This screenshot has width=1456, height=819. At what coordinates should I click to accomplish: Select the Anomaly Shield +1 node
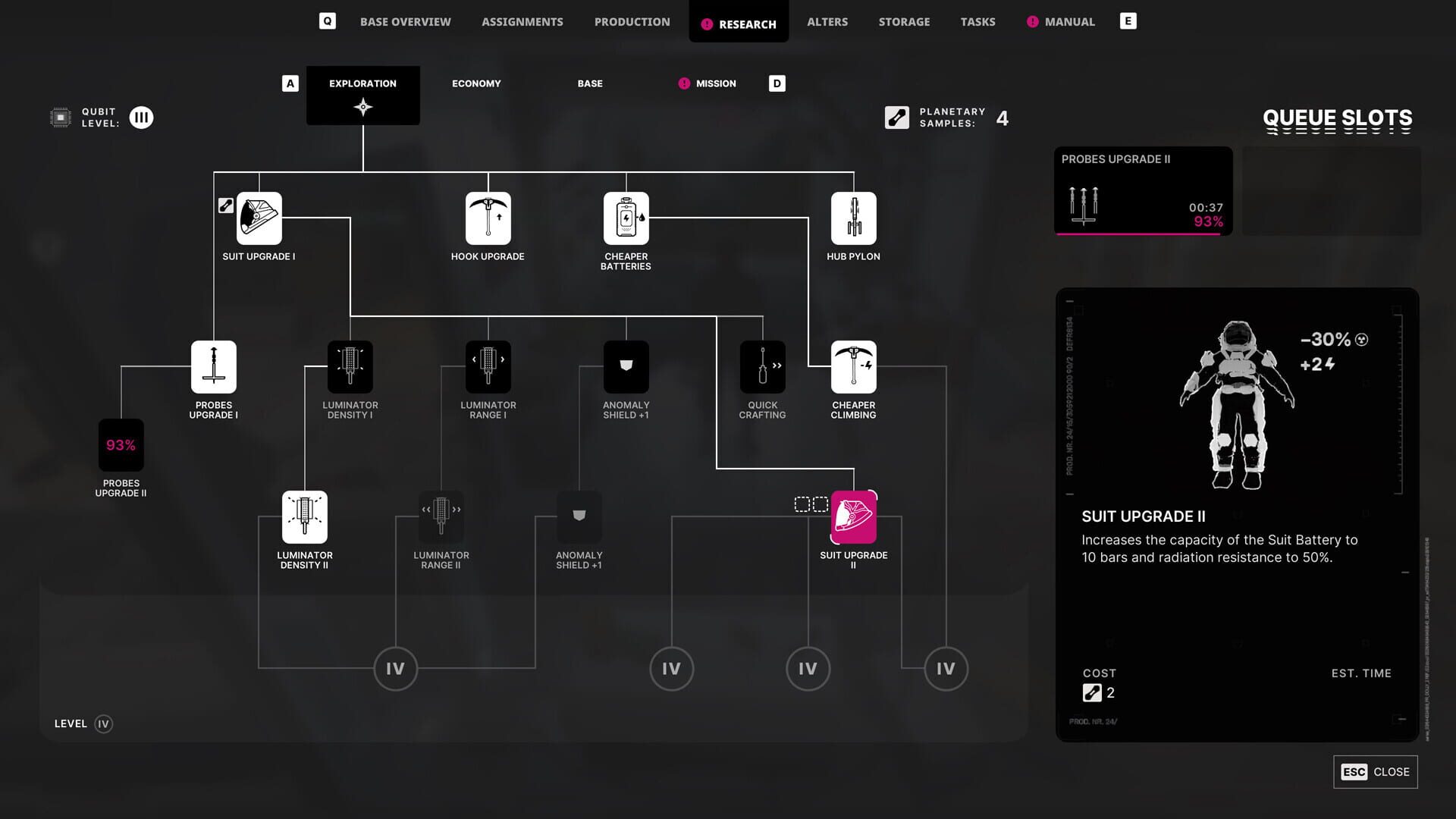tap(626, 367)
